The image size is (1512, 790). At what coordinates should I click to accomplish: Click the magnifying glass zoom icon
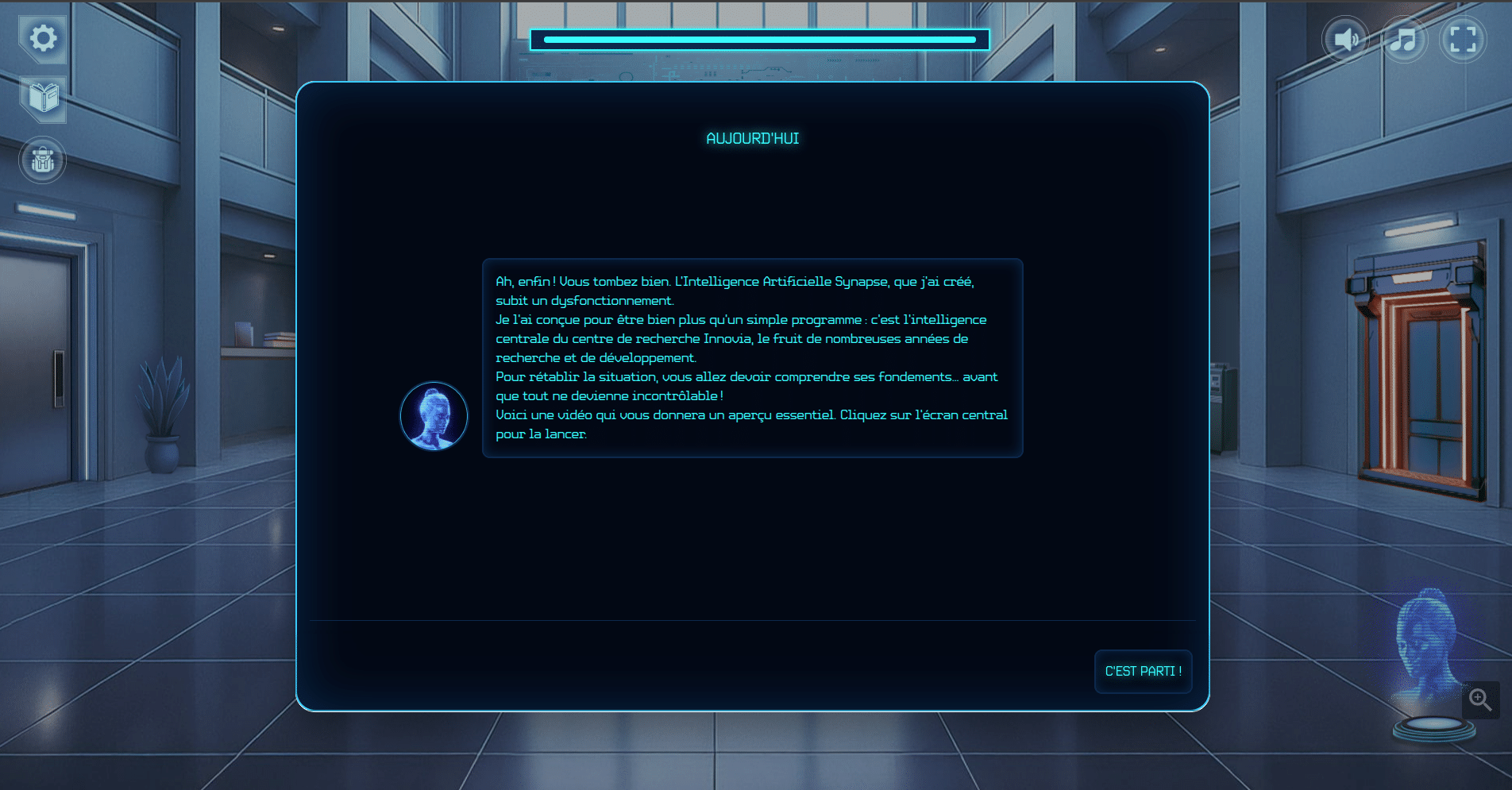click(x=1480, y=699)
